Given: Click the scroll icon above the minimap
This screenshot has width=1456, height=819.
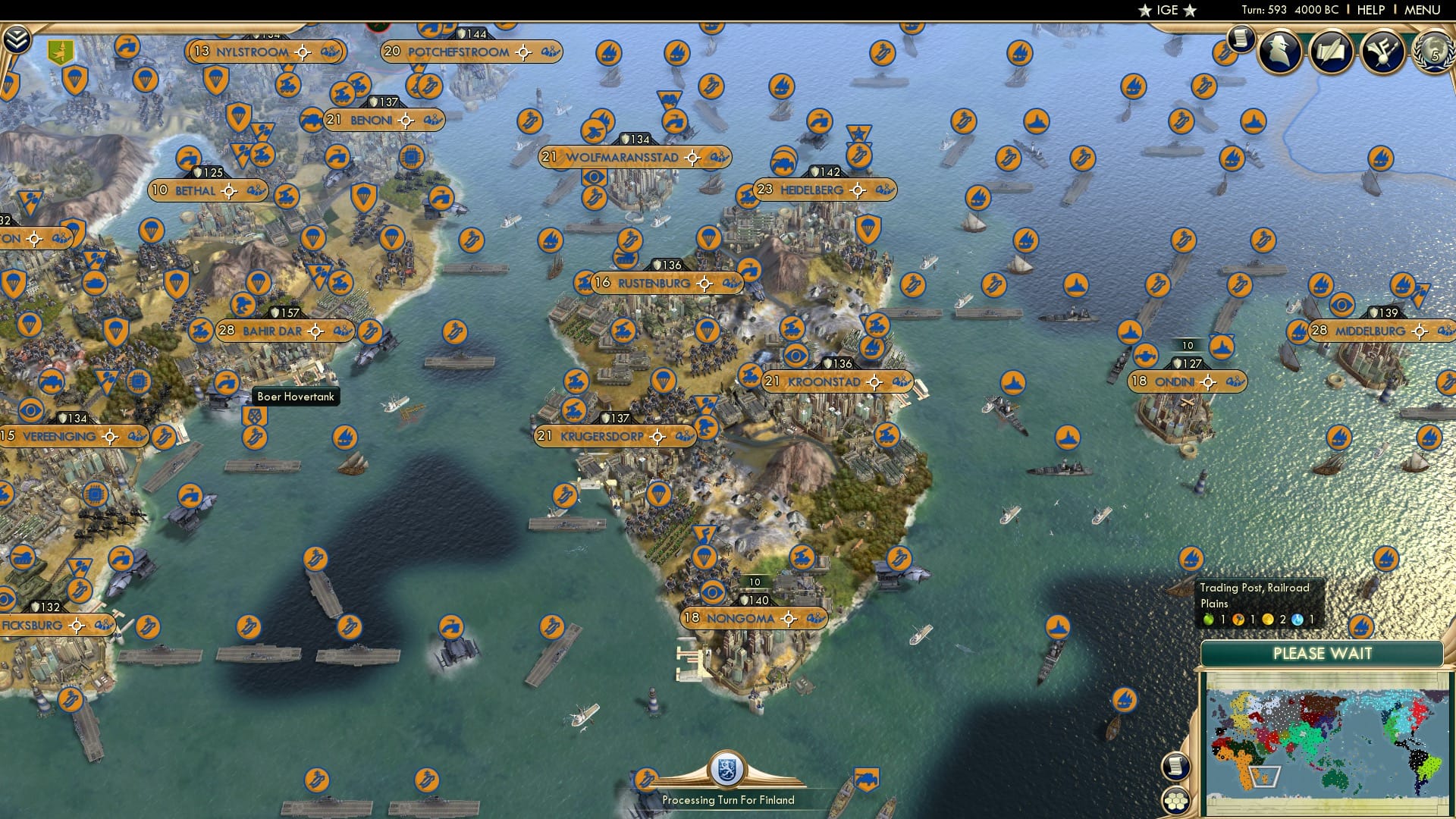Looking at the screenshot, I should coord(1176,766).
